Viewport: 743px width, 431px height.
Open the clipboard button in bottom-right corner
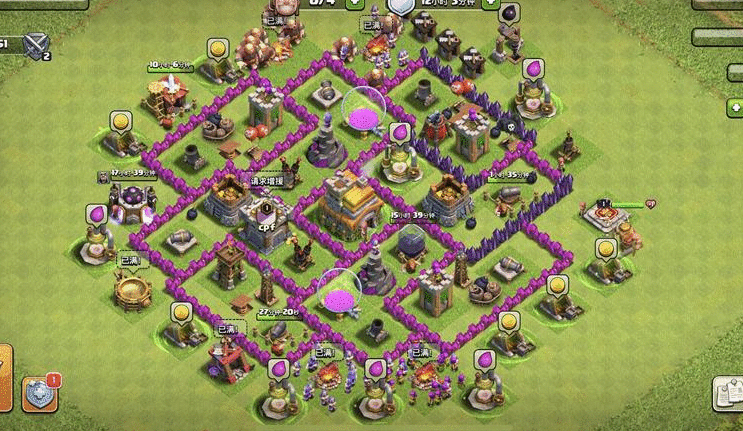tap(726, 394)
